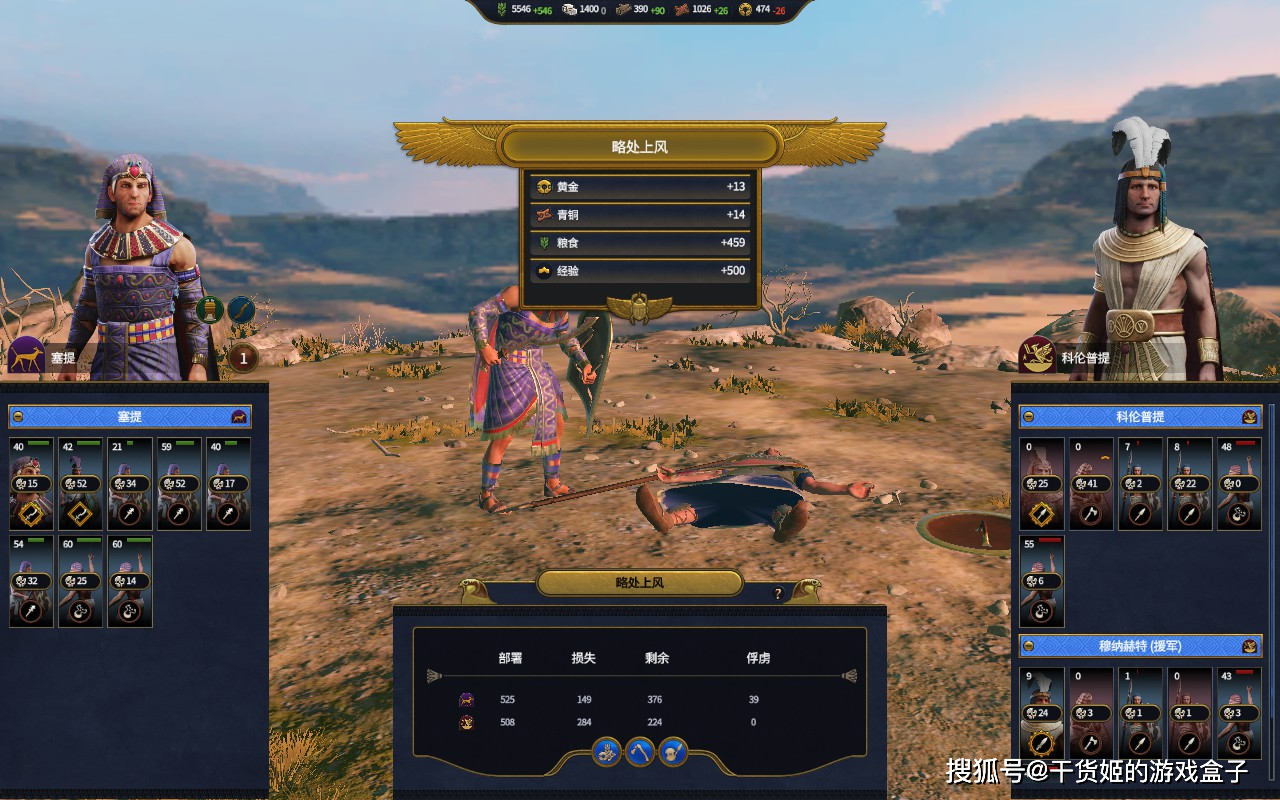This screenshot has height=800, width=1280.
Task: Click the 黄金 +13 reward row
Action: coord(640,187)
